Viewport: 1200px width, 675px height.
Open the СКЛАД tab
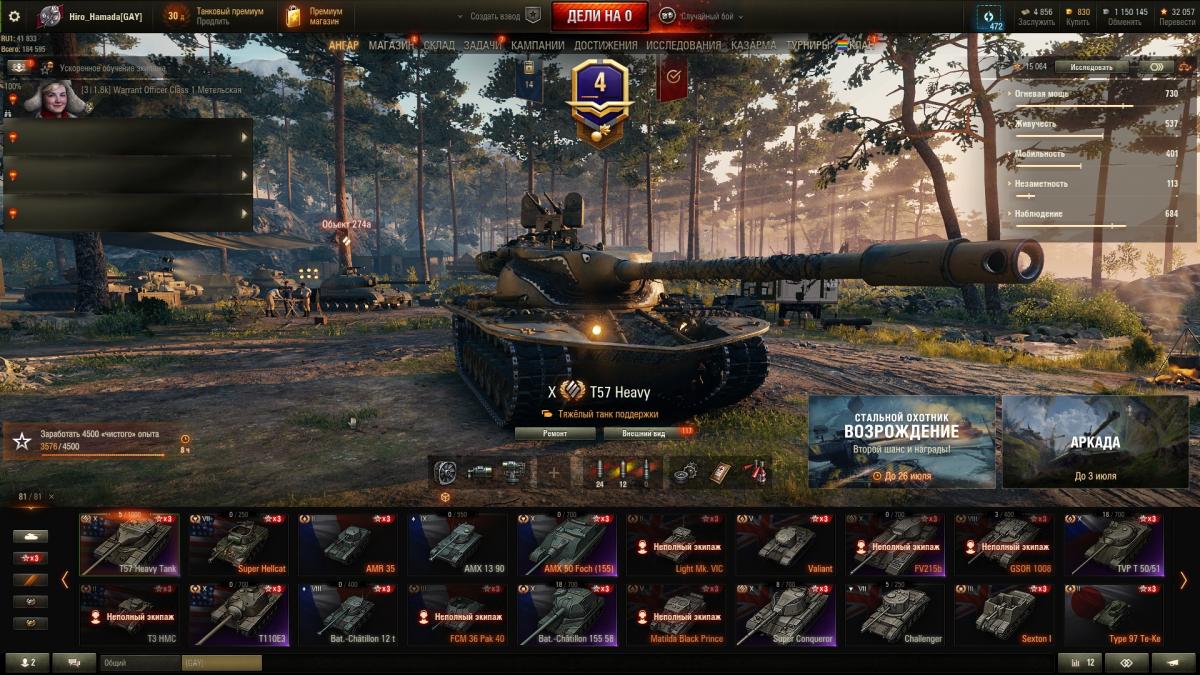(x=439, y=45)
